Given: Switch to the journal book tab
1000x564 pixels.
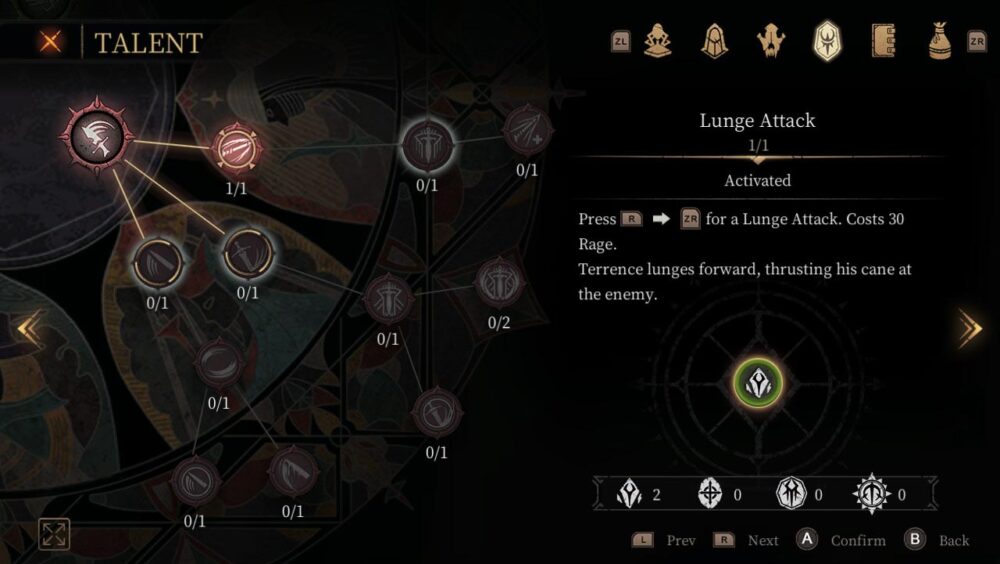Looking at the screenshot, I should (883, 41).
